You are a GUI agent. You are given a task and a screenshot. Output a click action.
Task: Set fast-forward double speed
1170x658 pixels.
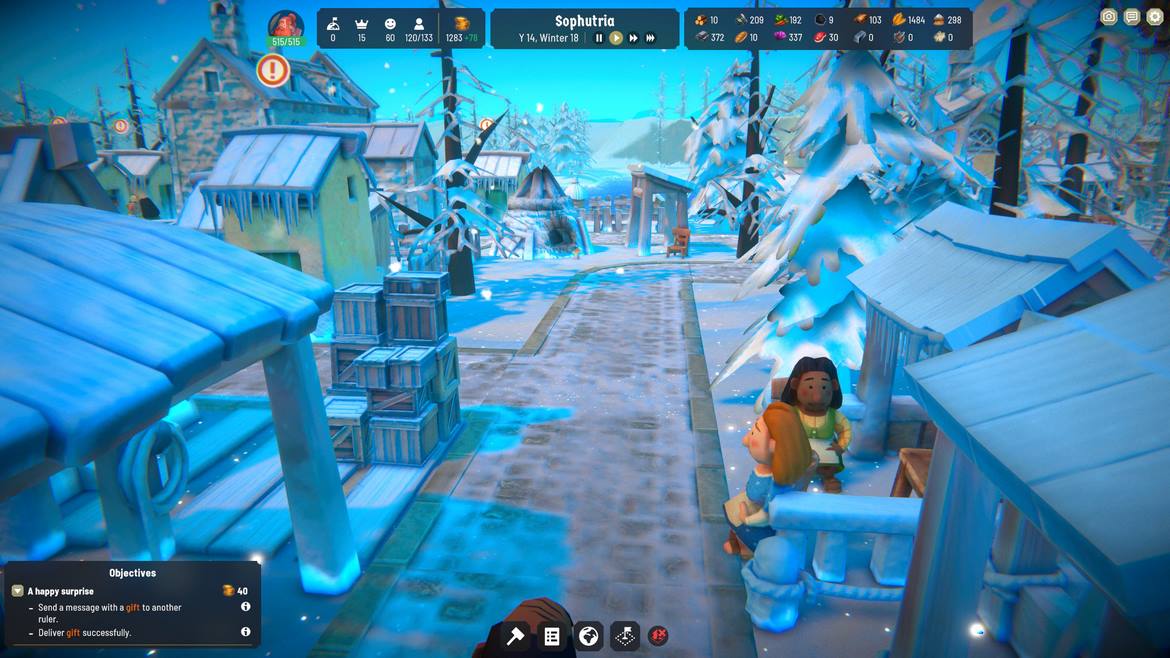coord(633,38)
